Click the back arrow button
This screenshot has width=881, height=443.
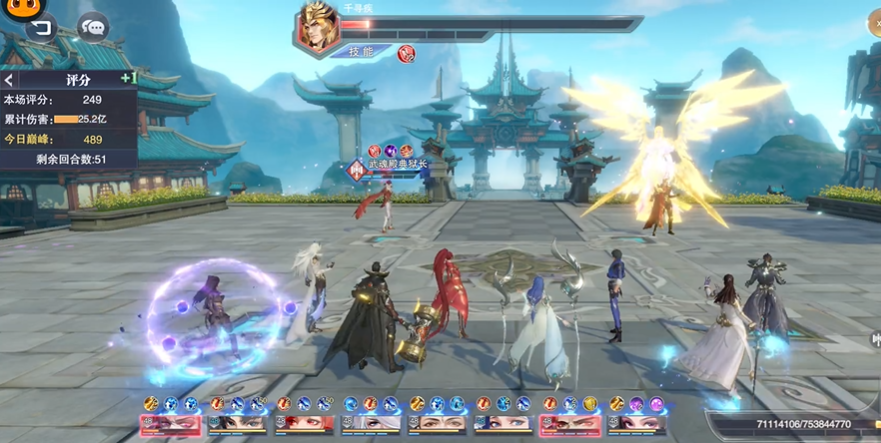pos(40,28)
